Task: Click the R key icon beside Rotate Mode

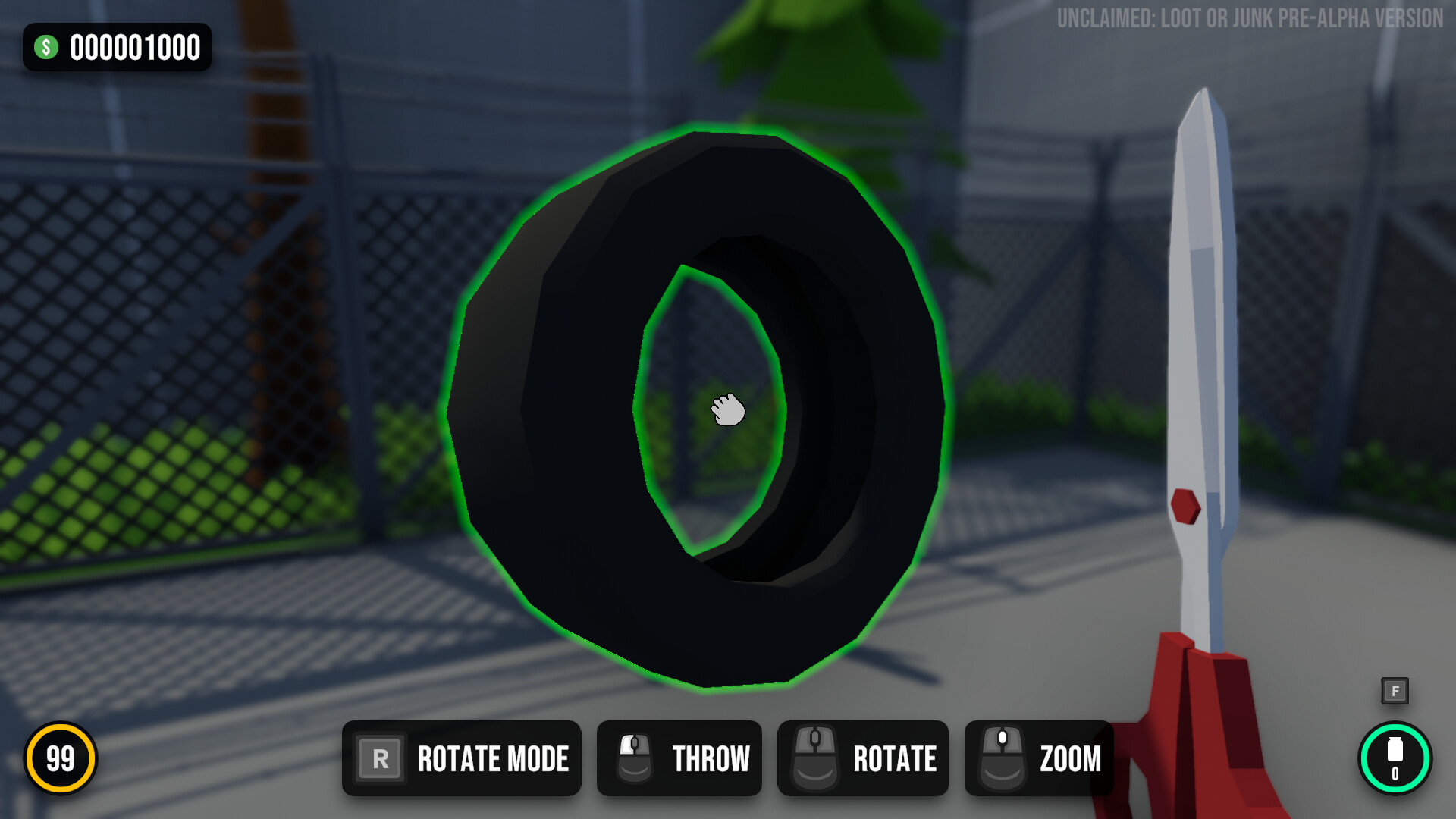Action: click(x=381, y=758)
